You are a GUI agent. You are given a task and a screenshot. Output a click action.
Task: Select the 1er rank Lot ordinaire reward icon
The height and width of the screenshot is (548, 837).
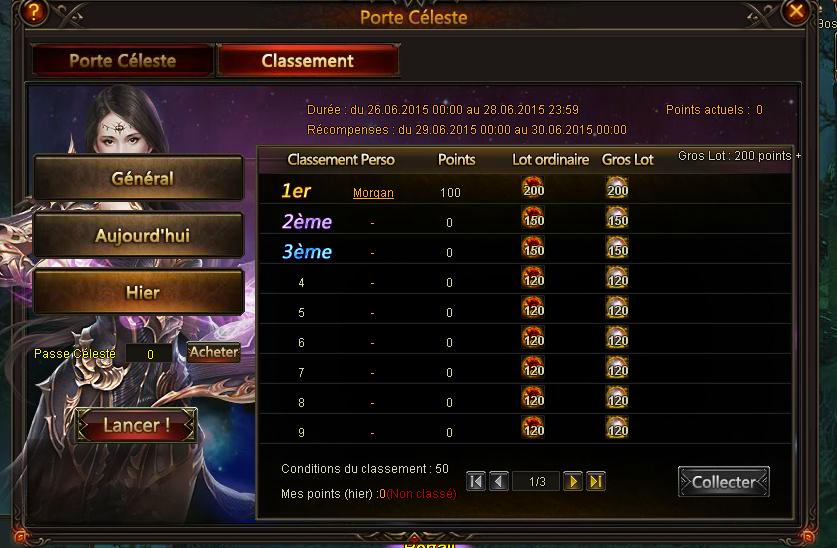532,188
